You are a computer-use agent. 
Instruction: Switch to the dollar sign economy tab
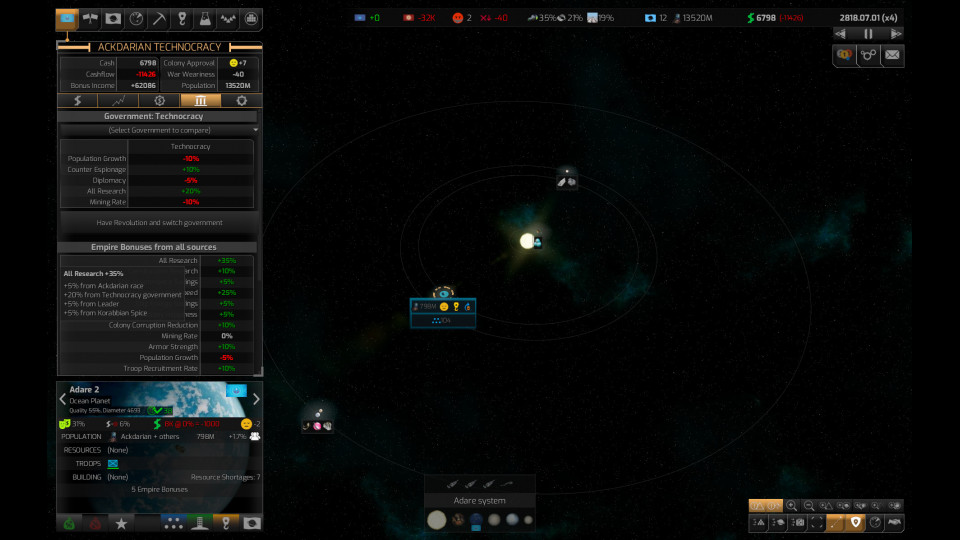pyautogui.click(x=78, y=101)
